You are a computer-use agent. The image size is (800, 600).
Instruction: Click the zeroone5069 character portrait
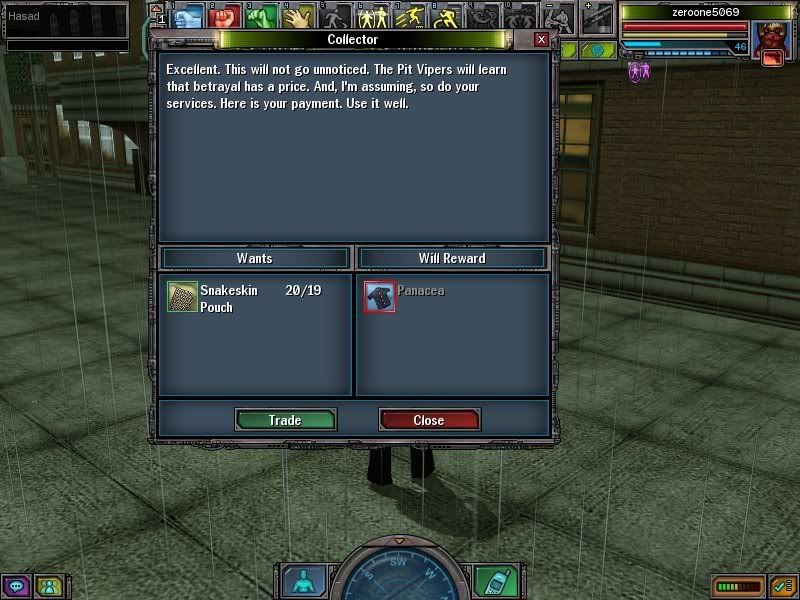(770, 40)
